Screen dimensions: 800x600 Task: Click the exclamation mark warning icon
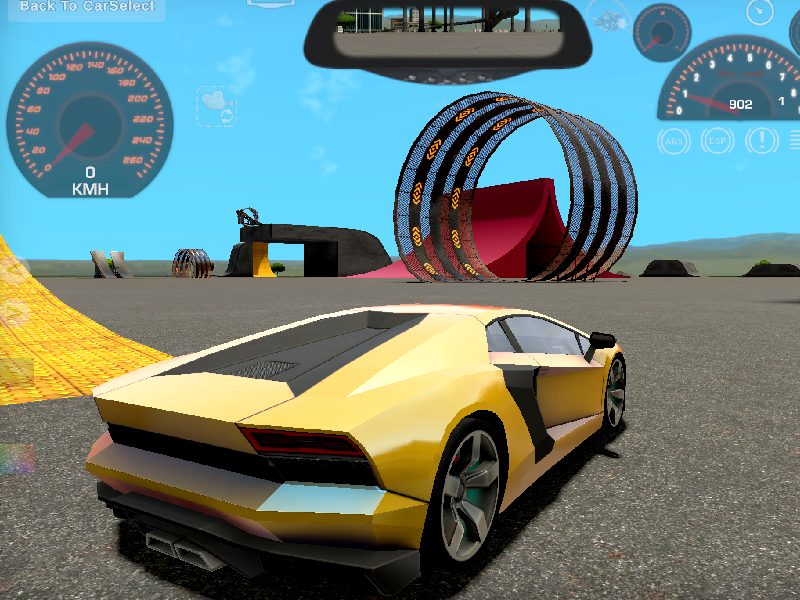(x=760, y=141)
